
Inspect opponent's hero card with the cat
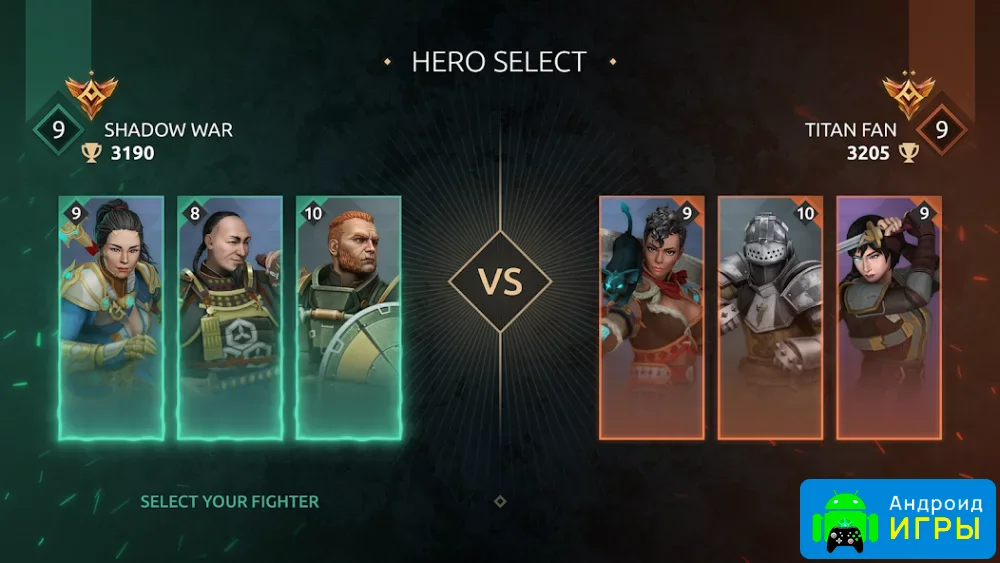(652, 317)
